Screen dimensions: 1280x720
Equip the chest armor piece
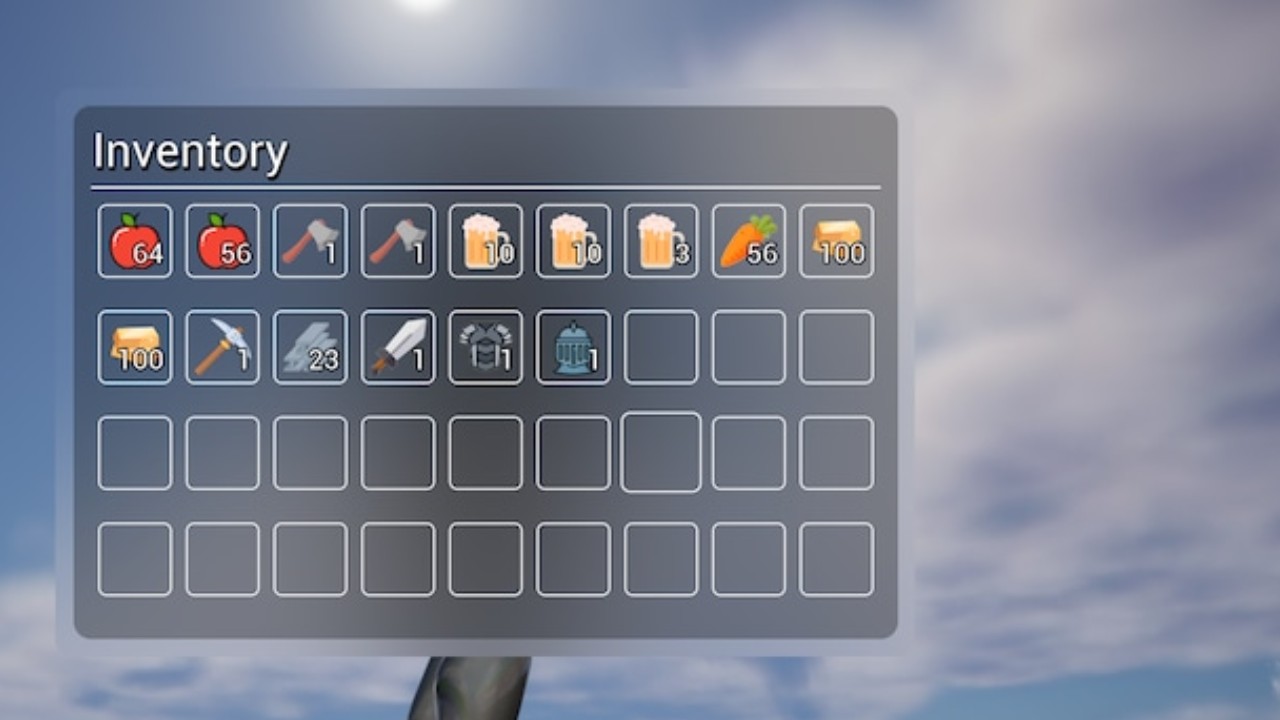[x=485, y=346]
